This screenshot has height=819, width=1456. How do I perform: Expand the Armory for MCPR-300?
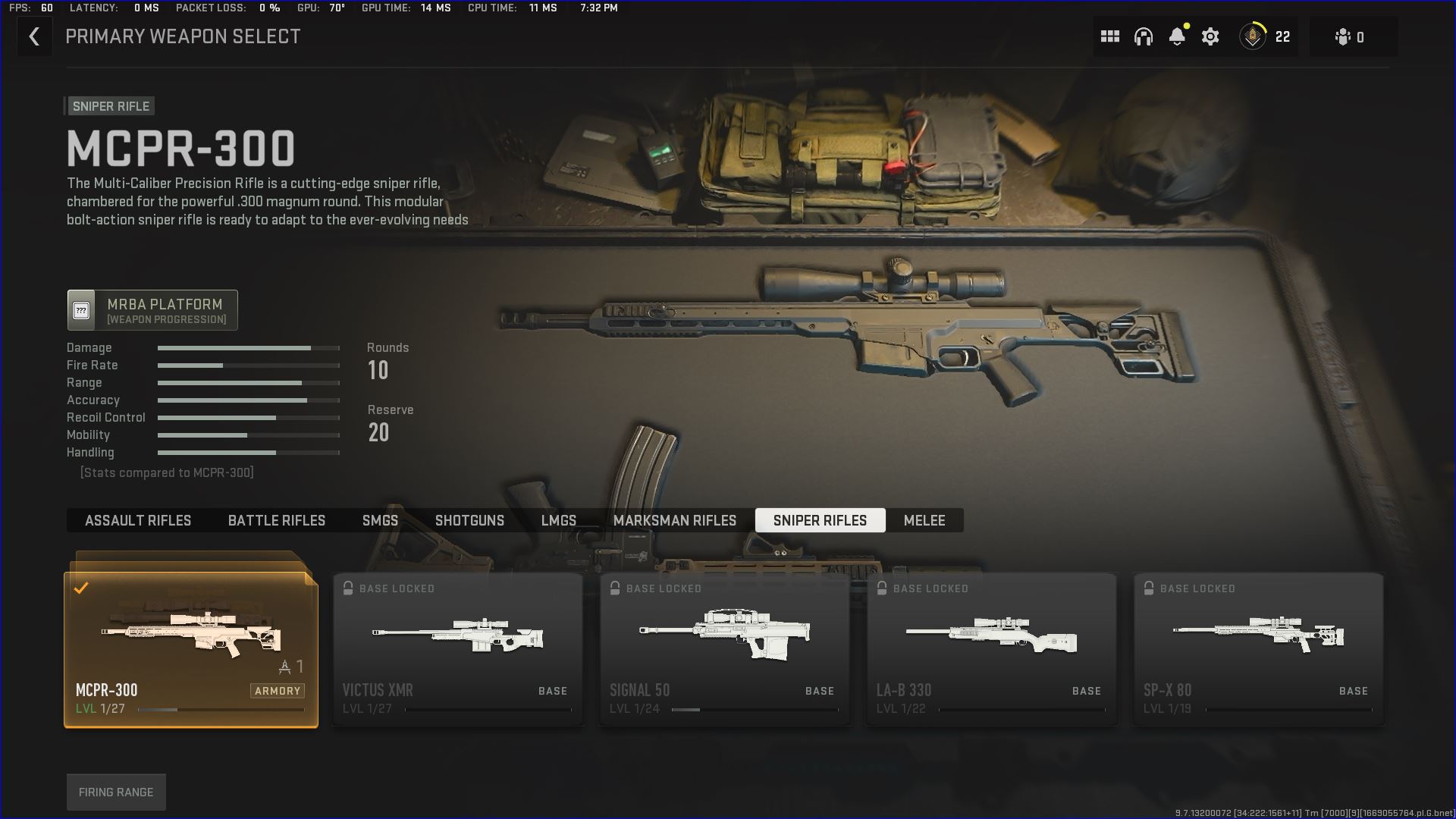pos(278,690)
